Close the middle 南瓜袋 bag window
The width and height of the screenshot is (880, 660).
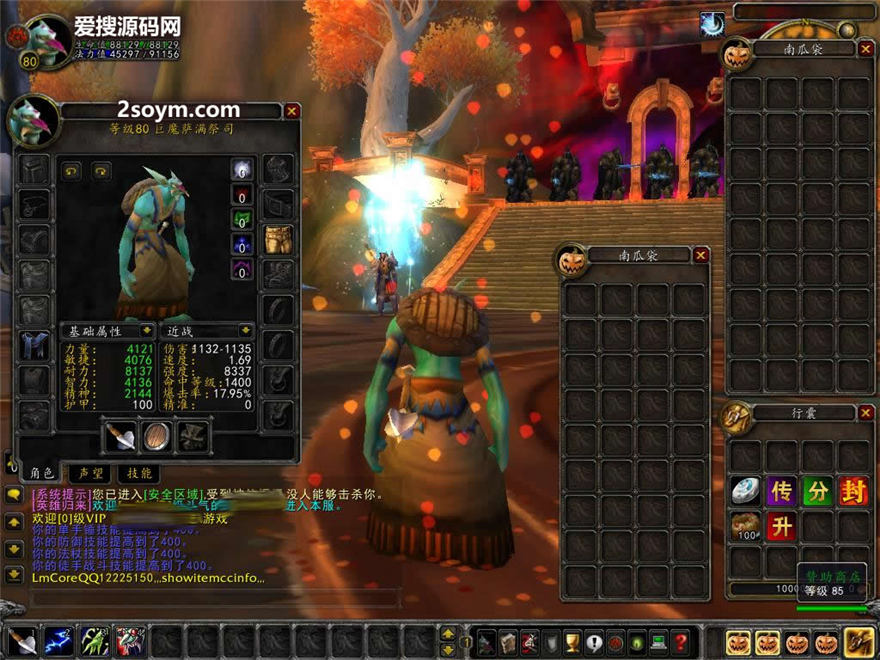pyautogui.click(x=701, y=255)
